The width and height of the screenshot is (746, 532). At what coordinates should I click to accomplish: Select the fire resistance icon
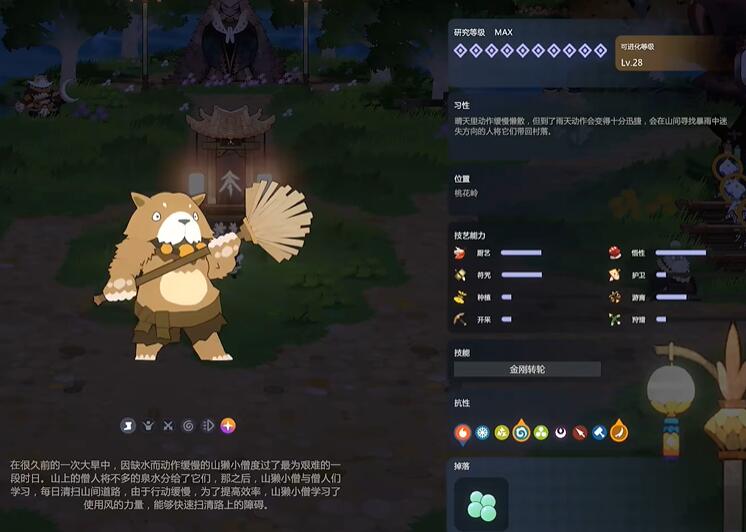pyautogui.click(x=463, y=433)
